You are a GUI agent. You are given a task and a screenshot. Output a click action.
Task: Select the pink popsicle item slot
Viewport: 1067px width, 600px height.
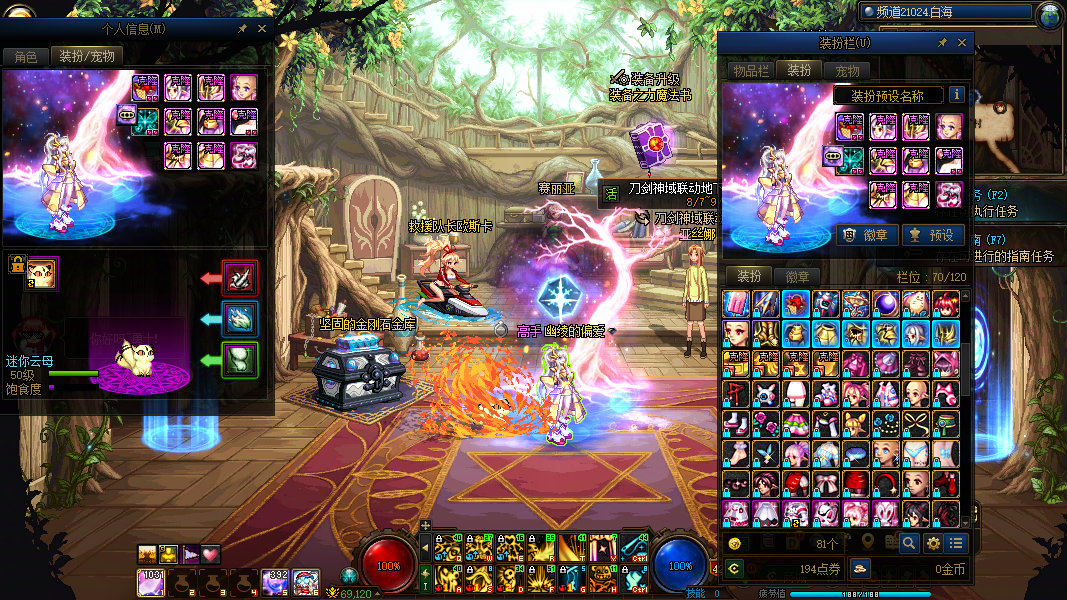tap(736, 303)
